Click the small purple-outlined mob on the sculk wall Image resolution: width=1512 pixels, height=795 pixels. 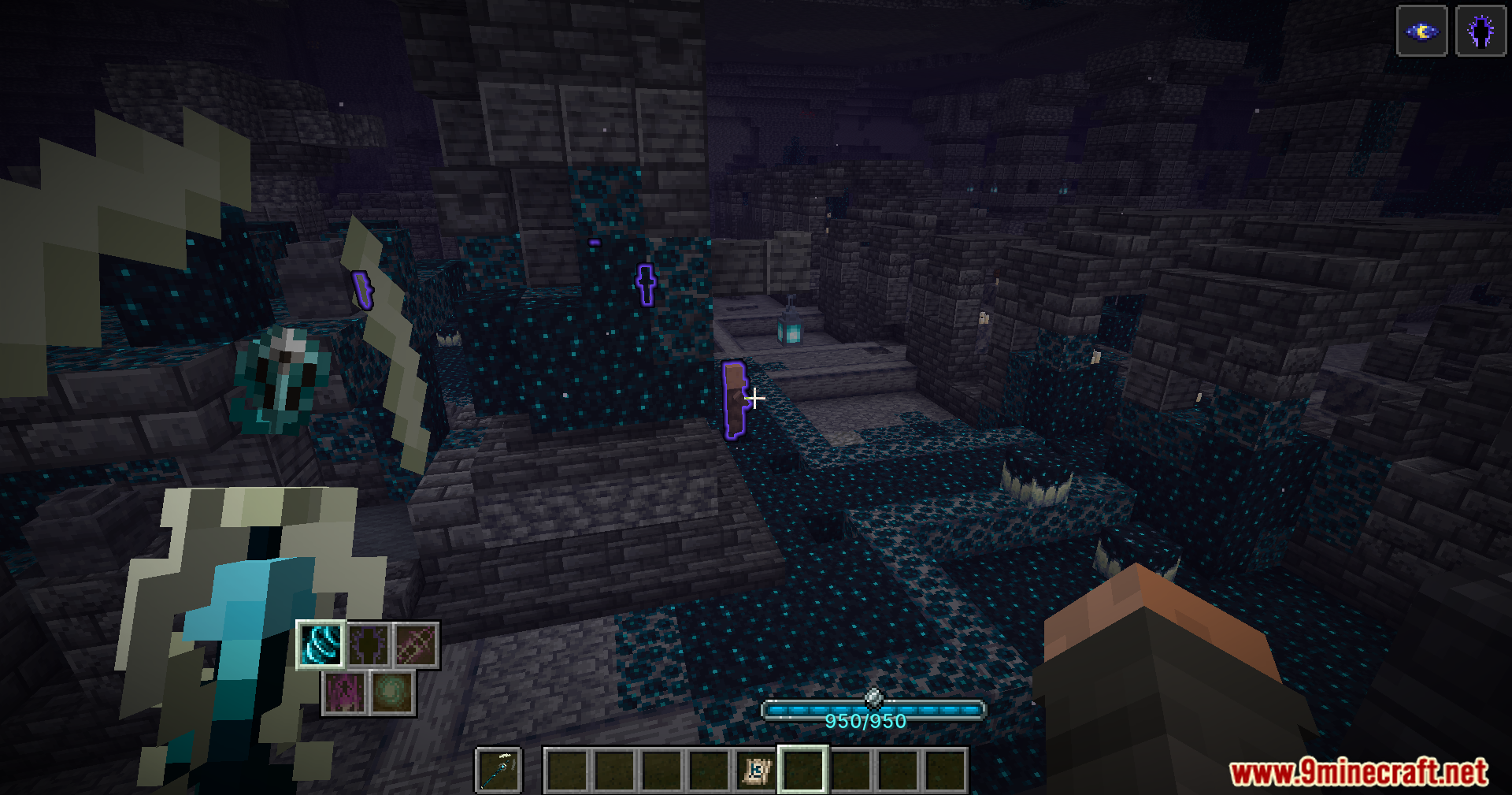(646, 284)
